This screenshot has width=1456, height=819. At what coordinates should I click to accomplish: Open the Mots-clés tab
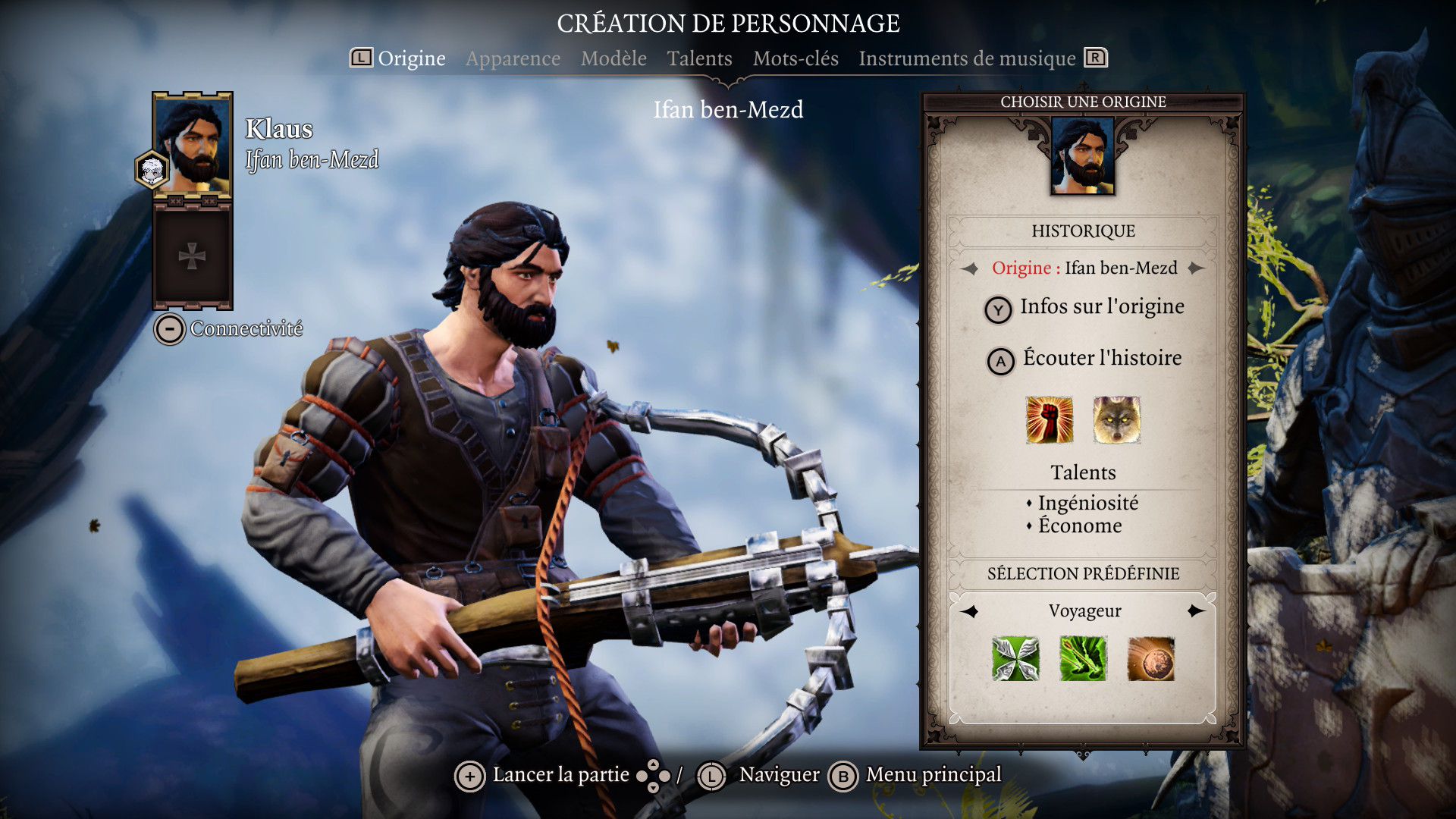tap(795, 58)
